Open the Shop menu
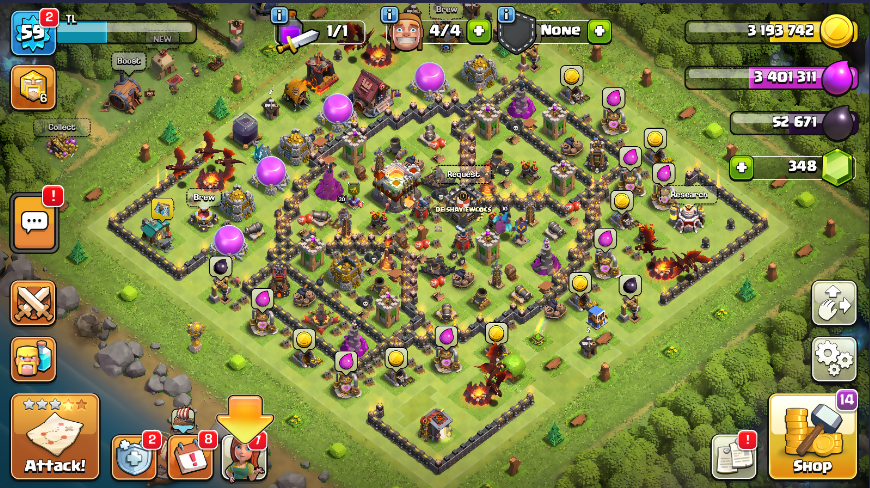 [812, 437]
